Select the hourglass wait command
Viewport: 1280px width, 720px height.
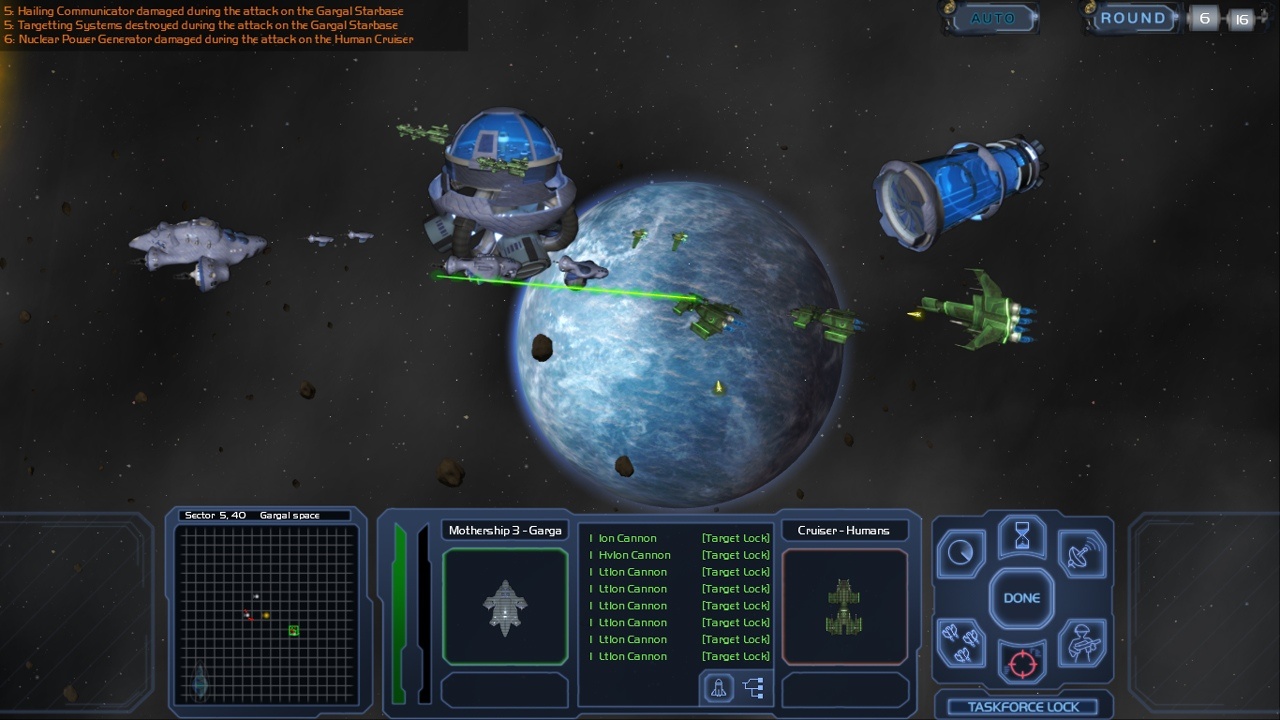click(x=1022, y=537)
